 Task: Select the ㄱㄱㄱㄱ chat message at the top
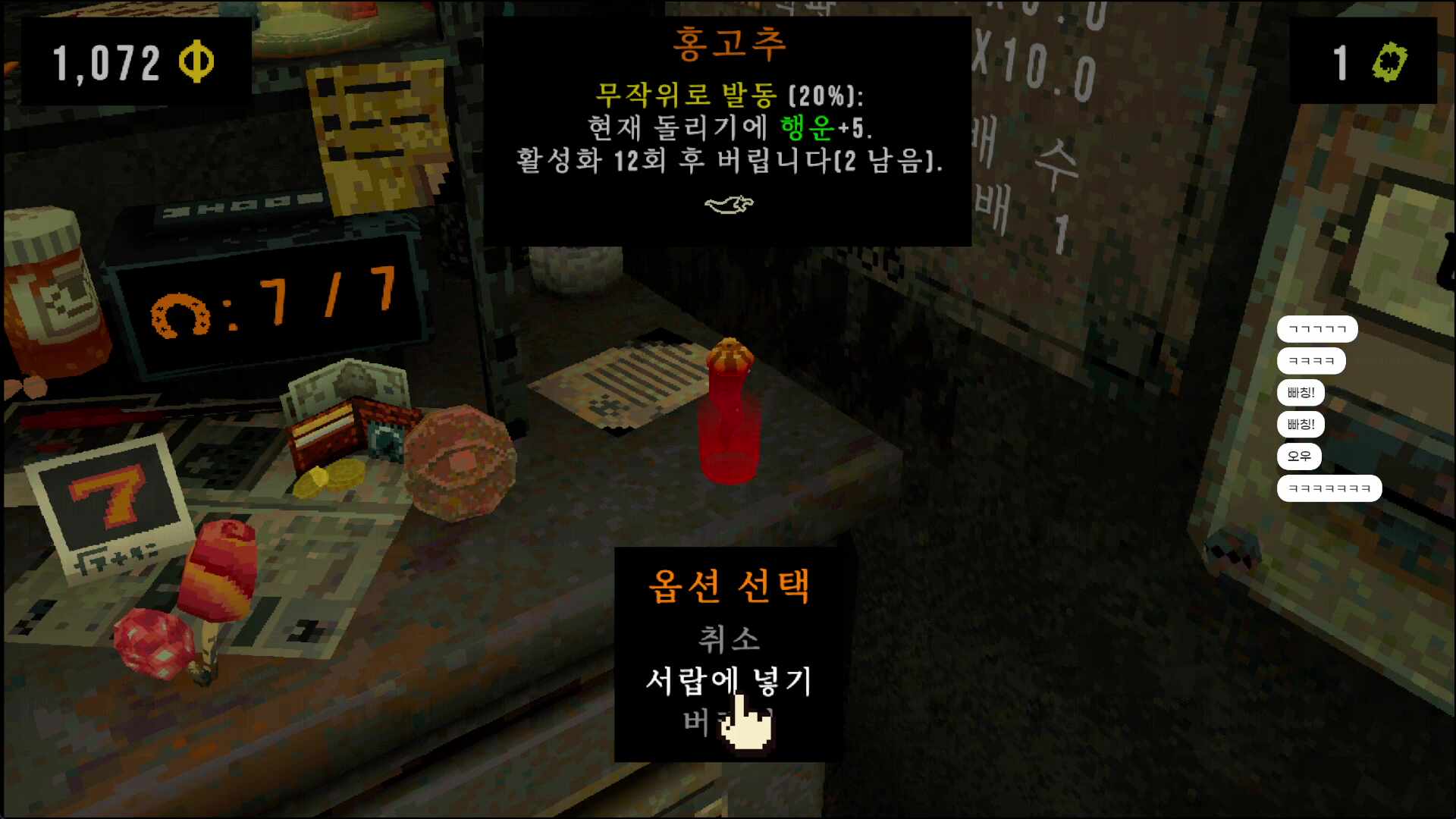1317,328
